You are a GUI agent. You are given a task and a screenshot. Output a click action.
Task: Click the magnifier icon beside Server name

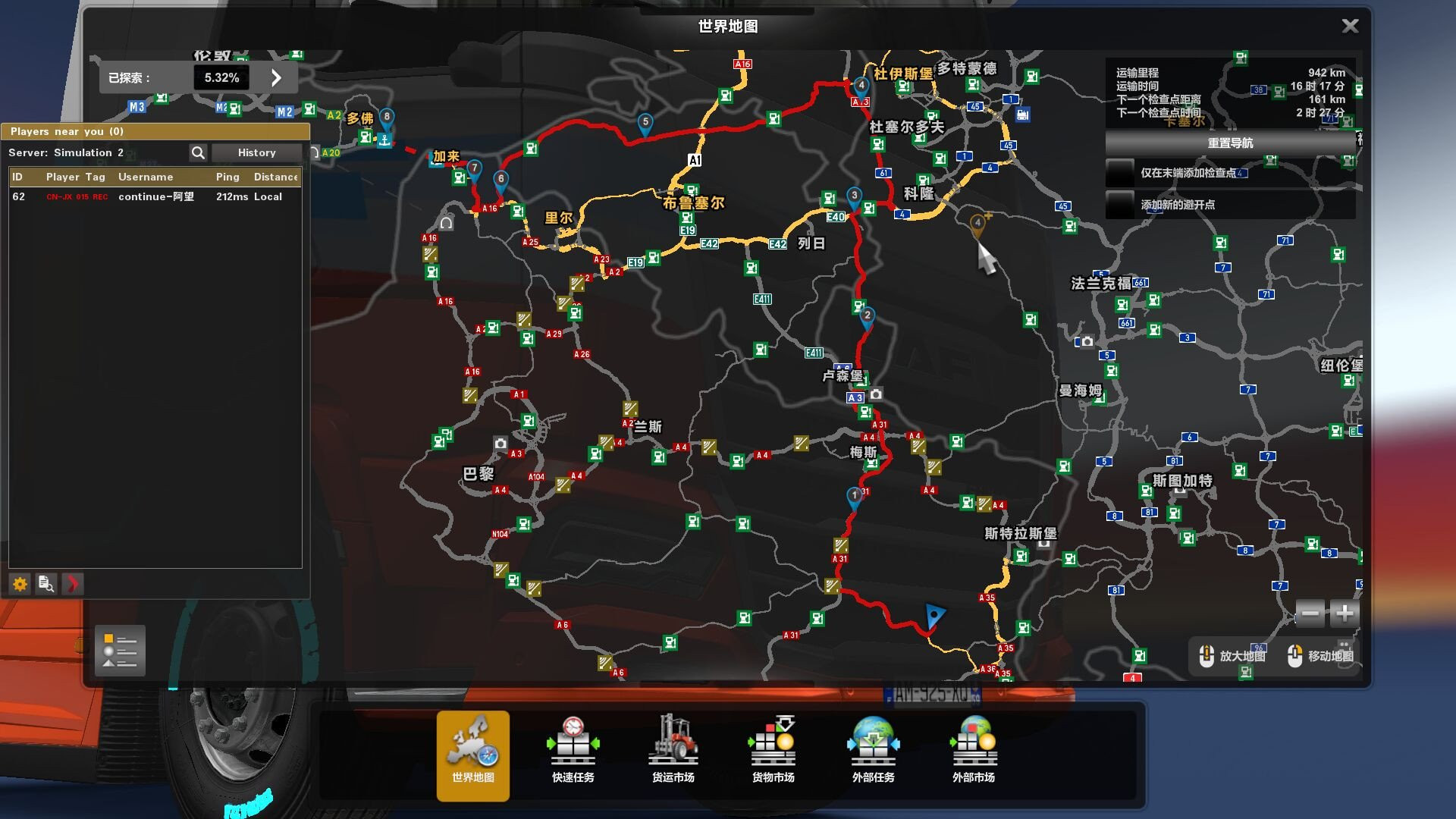point(198,152)
